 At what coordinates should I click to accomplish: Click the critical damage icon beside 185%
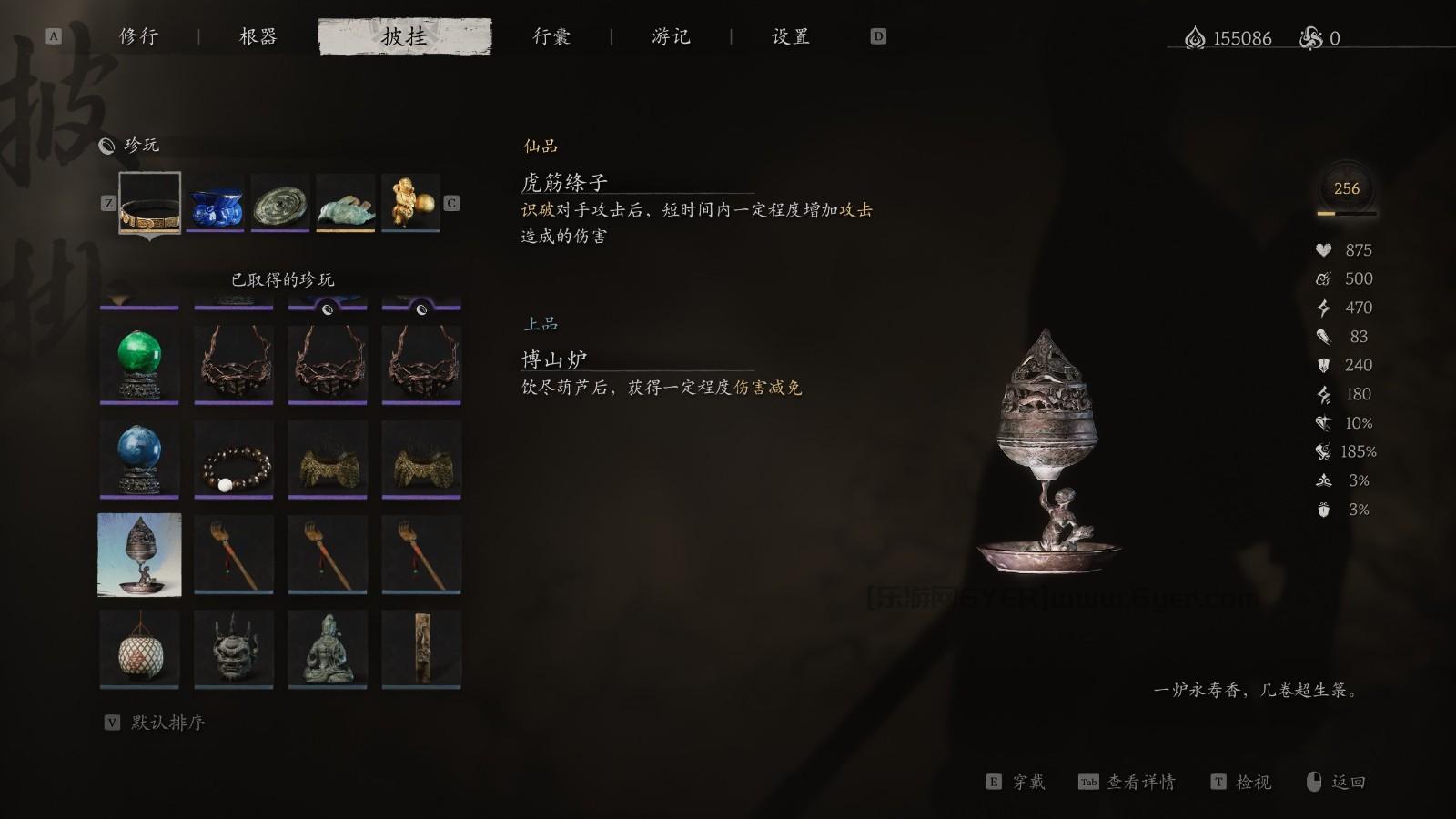click(1322, 451)
